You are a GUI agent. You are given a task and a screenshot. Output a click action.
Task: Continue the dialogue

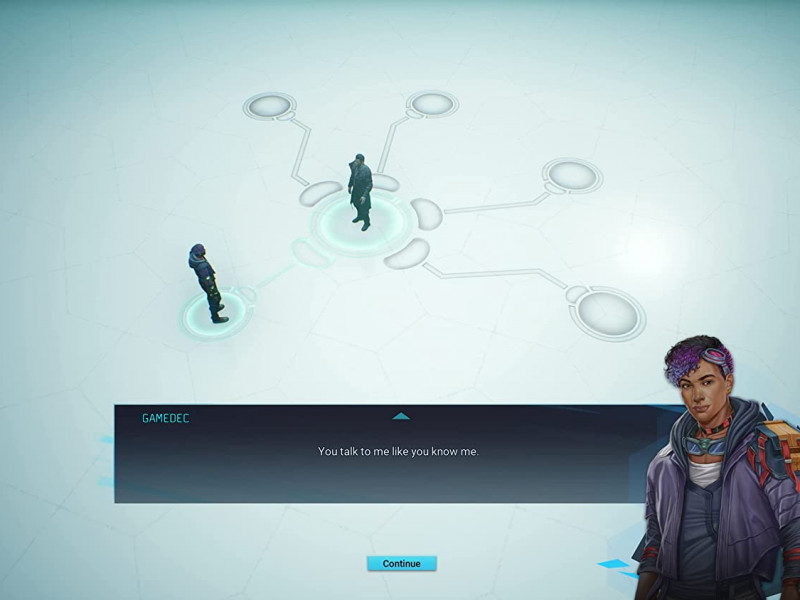point(401,563)
